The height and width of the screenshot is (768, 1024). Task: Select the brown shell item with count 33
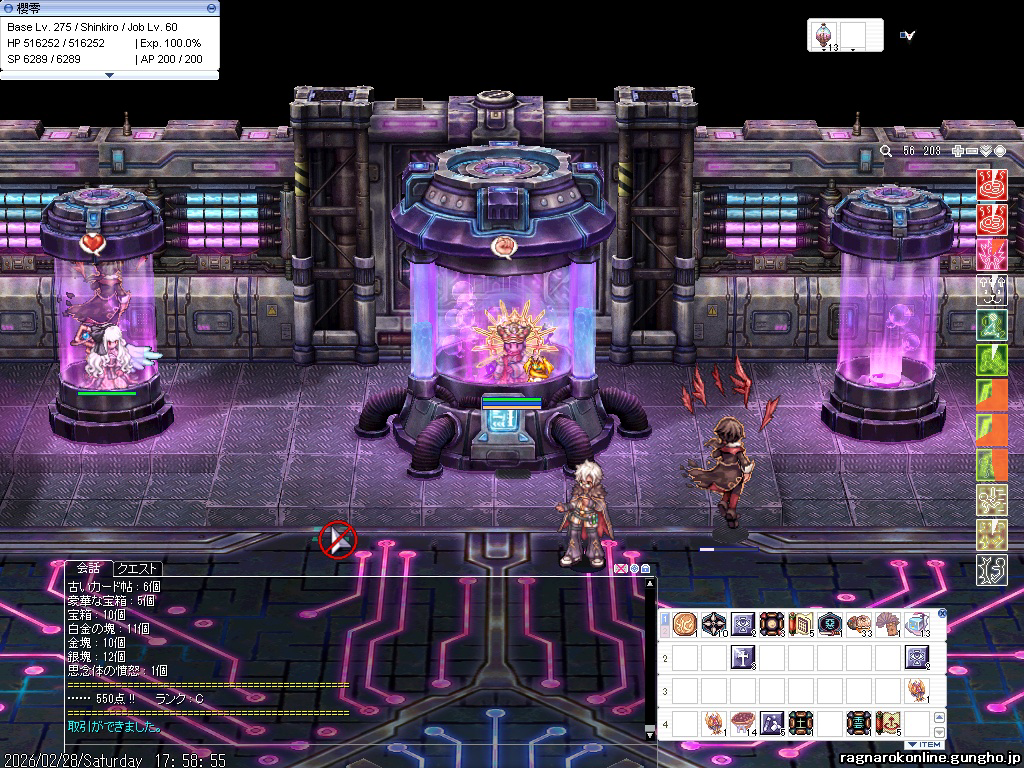click(x=858, y=625)
